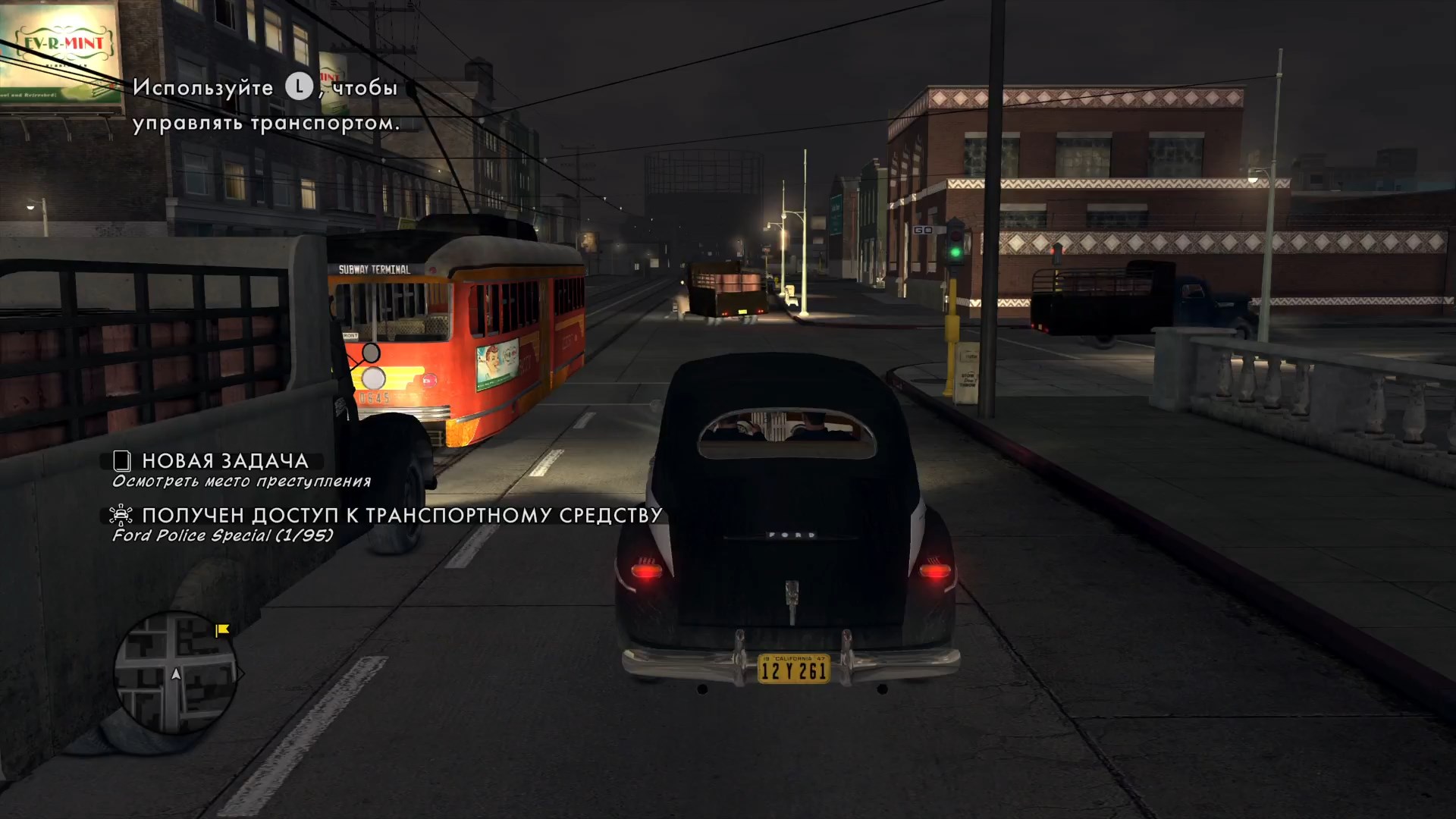Click the 'Используйте L' tutorial message
The image size is (1456, 819).
265,104
